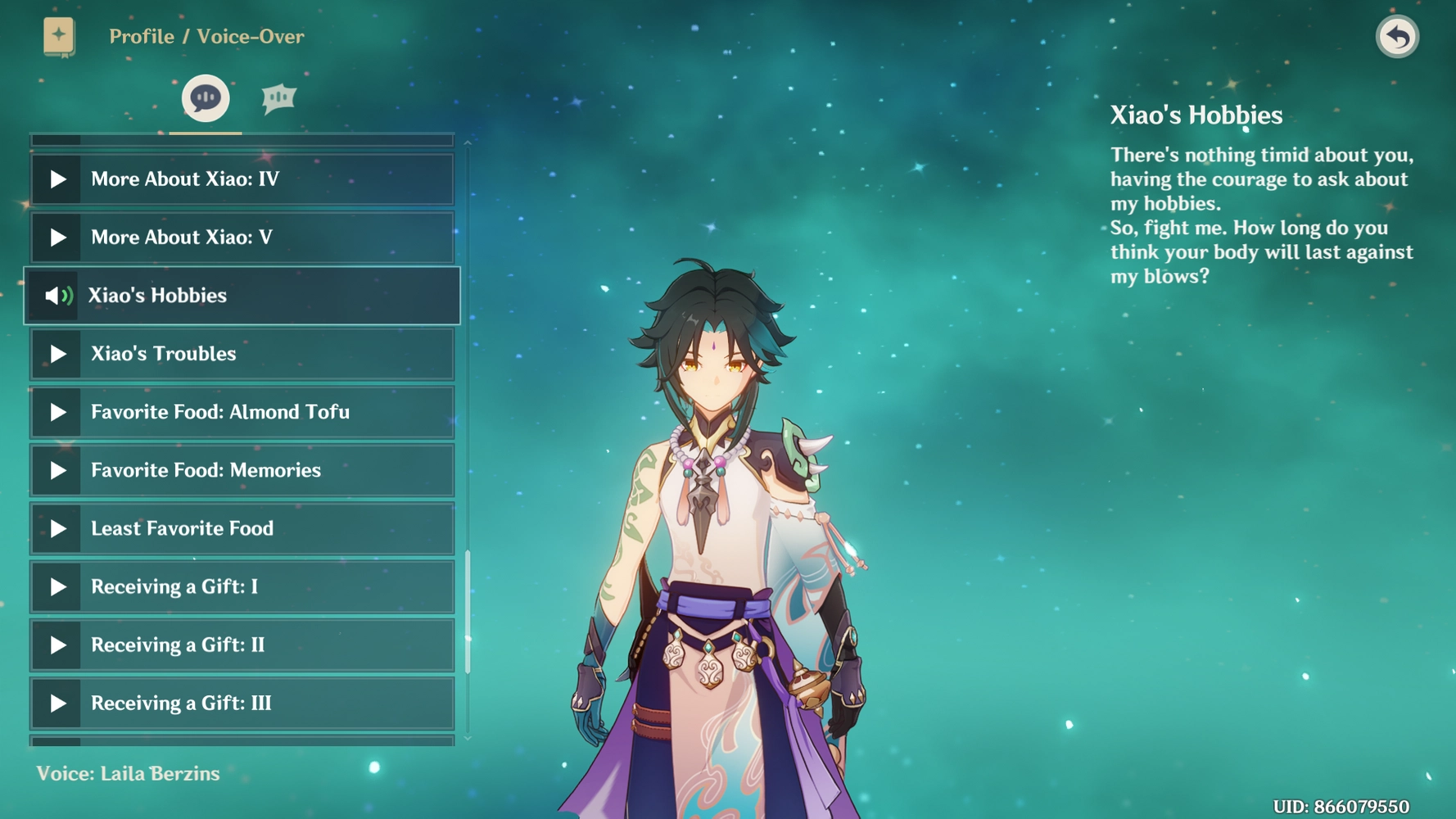Play More About Xiao: IV voice line
The width and height of the screenshot is (1456, 819).
pyautogui.click(x=57, y=179)
